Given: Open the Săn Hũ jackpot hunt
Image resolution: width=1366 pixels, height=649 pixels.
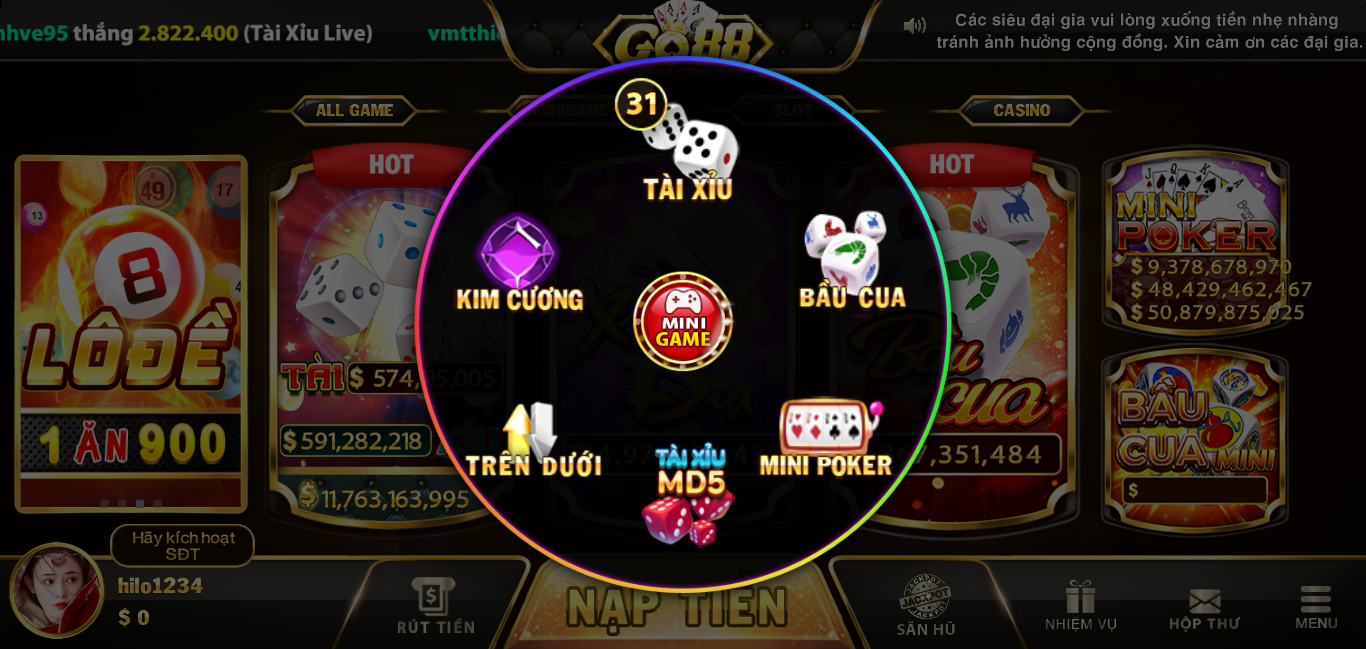Looking at the screenshot, I should tap(925, 606).
